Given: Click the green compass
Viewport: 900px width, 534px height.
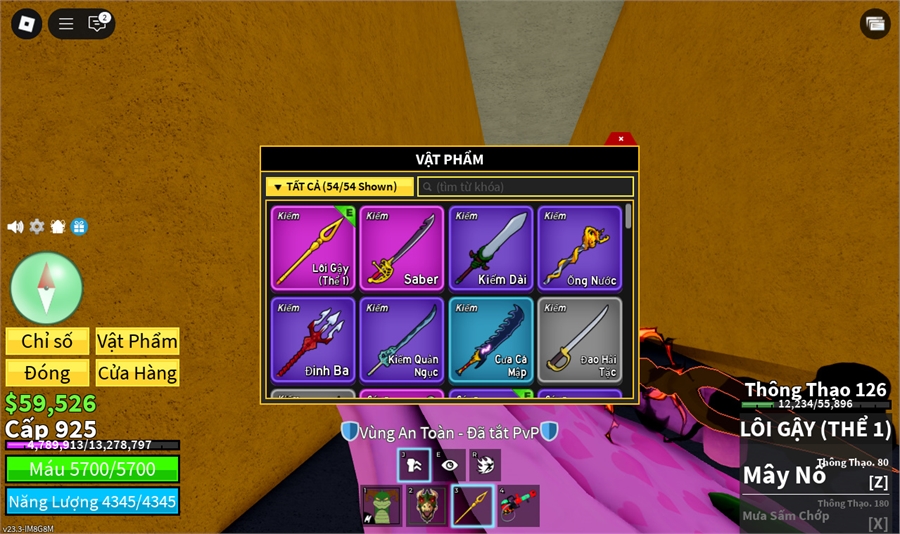Looking at the screenshot, I should coord(46,288).
